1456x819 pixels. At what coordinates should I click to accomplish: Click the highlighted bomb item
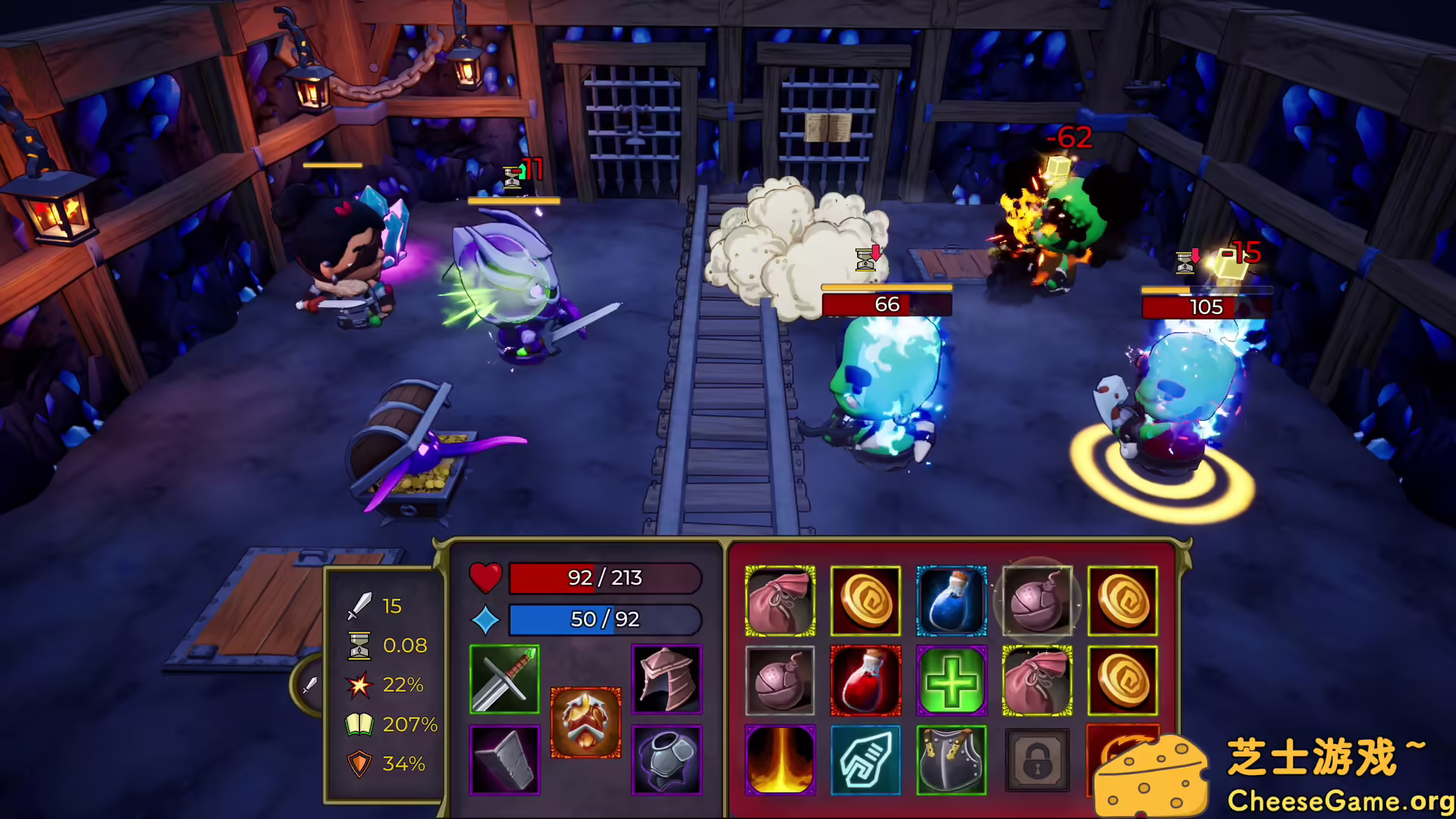(x=1037, y=599)
